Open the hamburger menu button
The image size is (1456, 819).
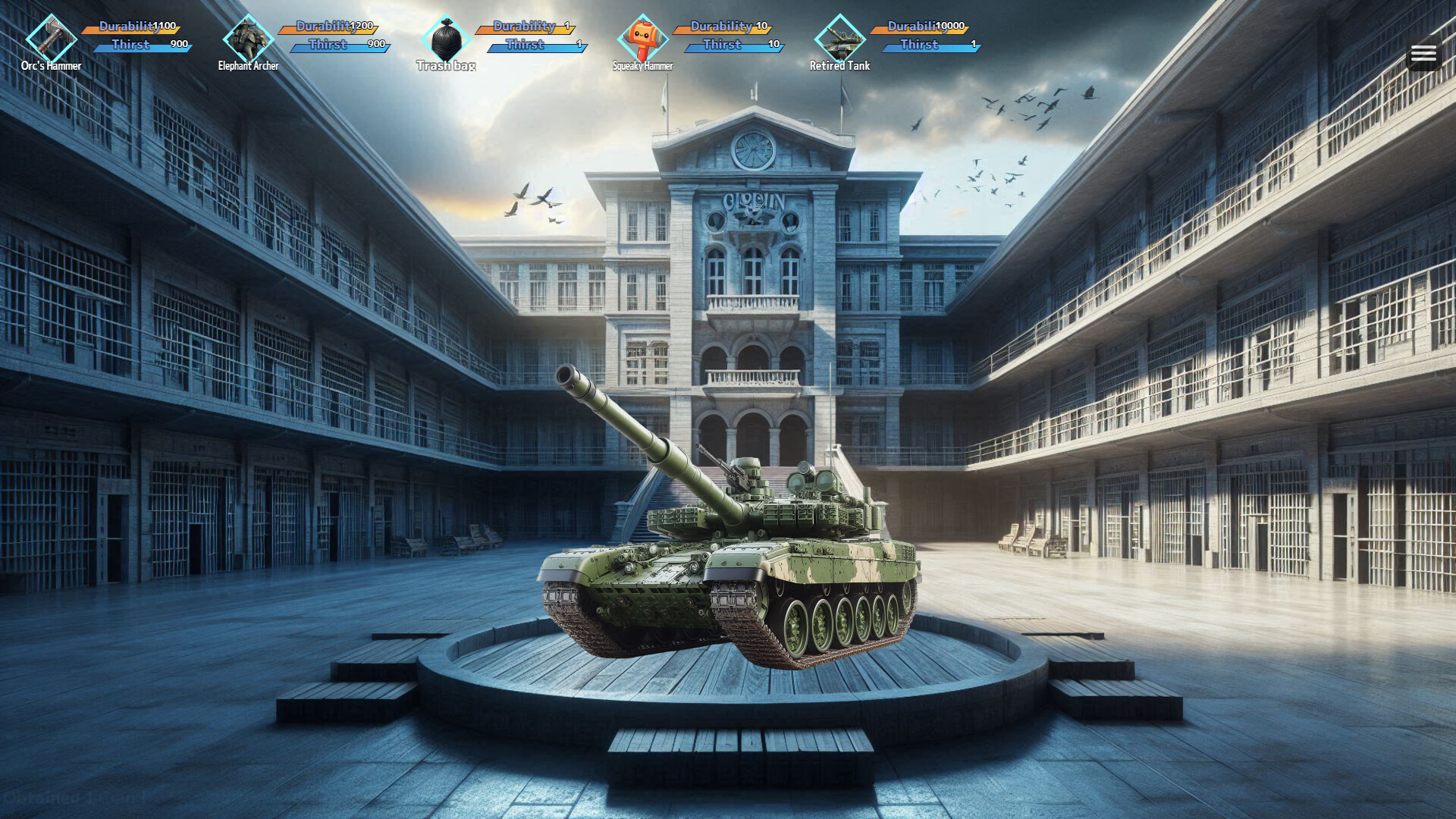point(1423,53)
